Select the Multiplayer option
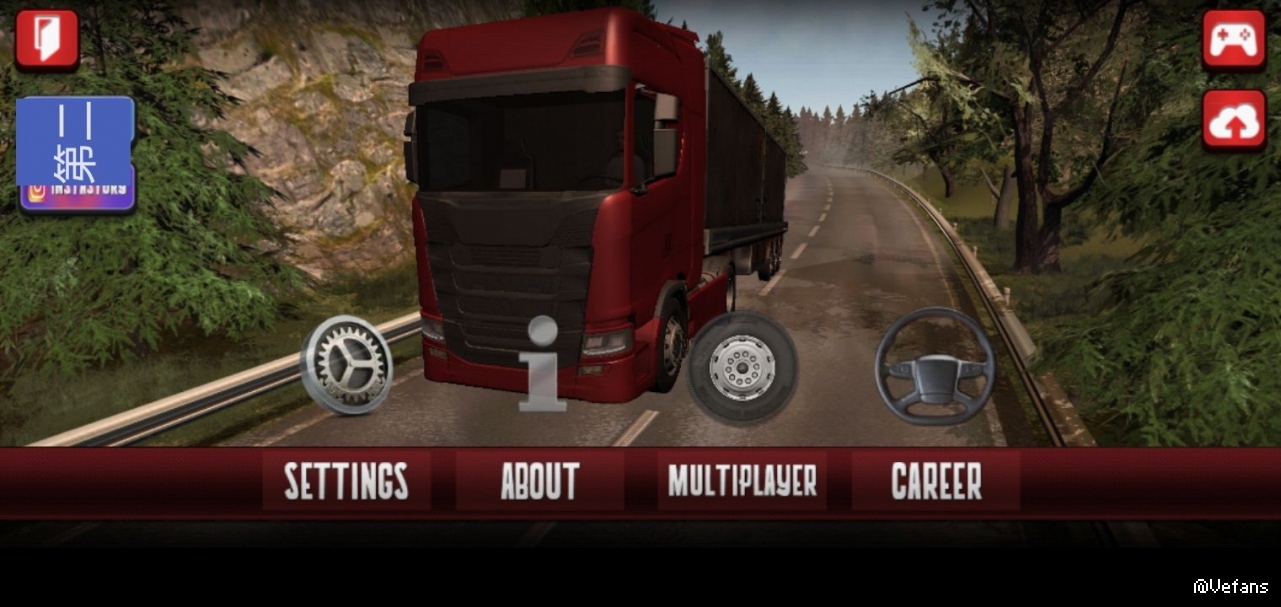Image resolution: width=1281 pixels, height=607 pixels. click(742, 481)
